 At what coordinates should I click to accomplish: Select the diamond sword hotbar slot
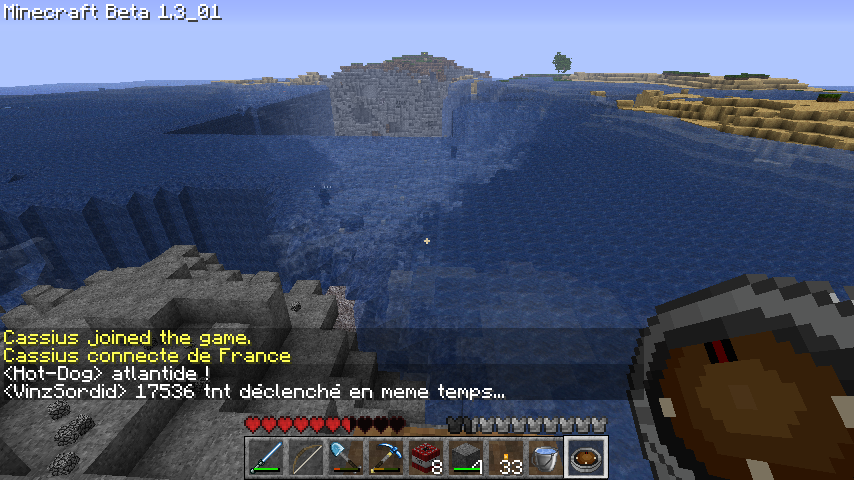pyautogui.click(x=266, y=459)
